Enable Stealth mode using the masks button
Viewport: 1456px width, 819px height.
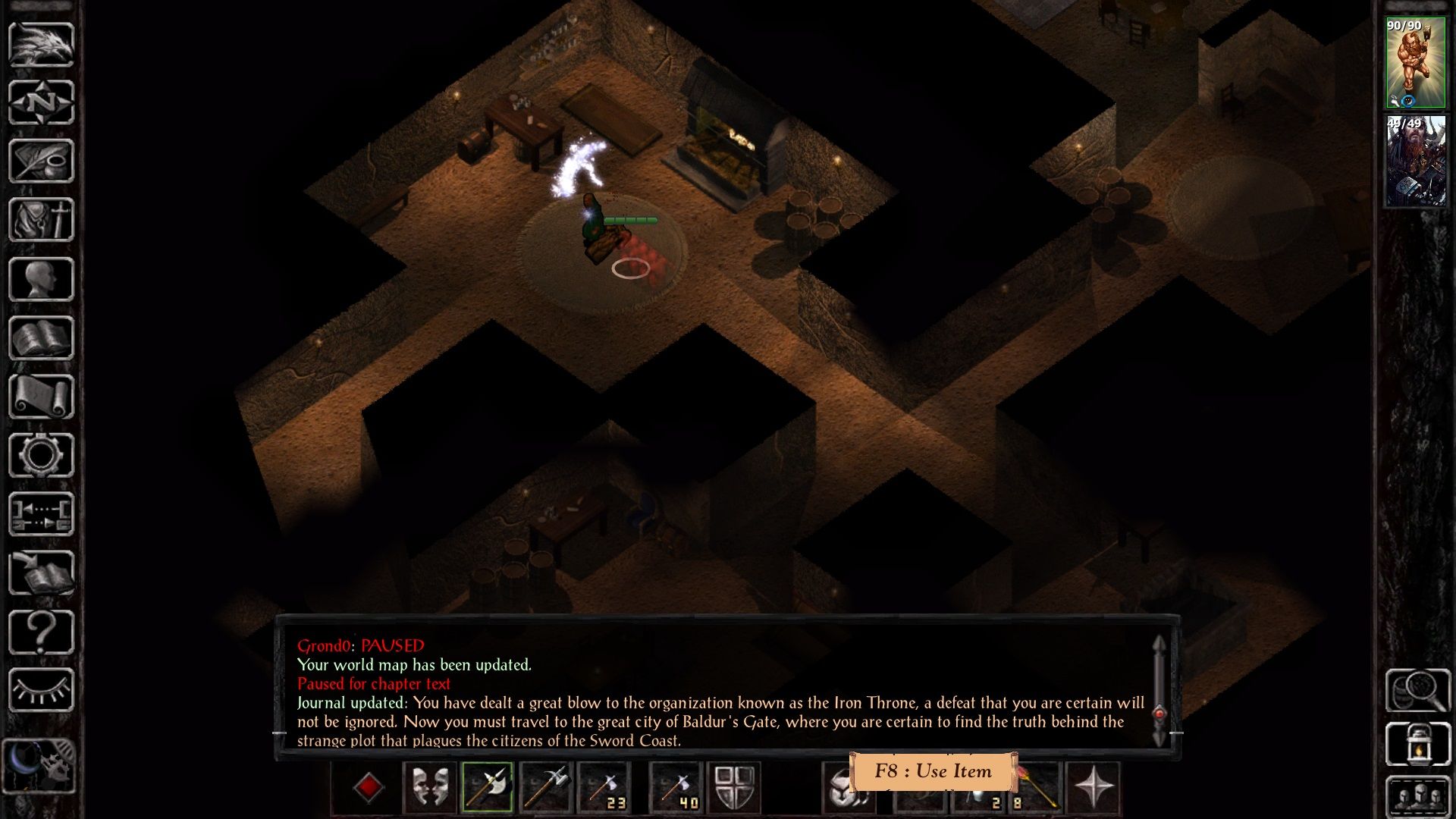click(429, 787)
